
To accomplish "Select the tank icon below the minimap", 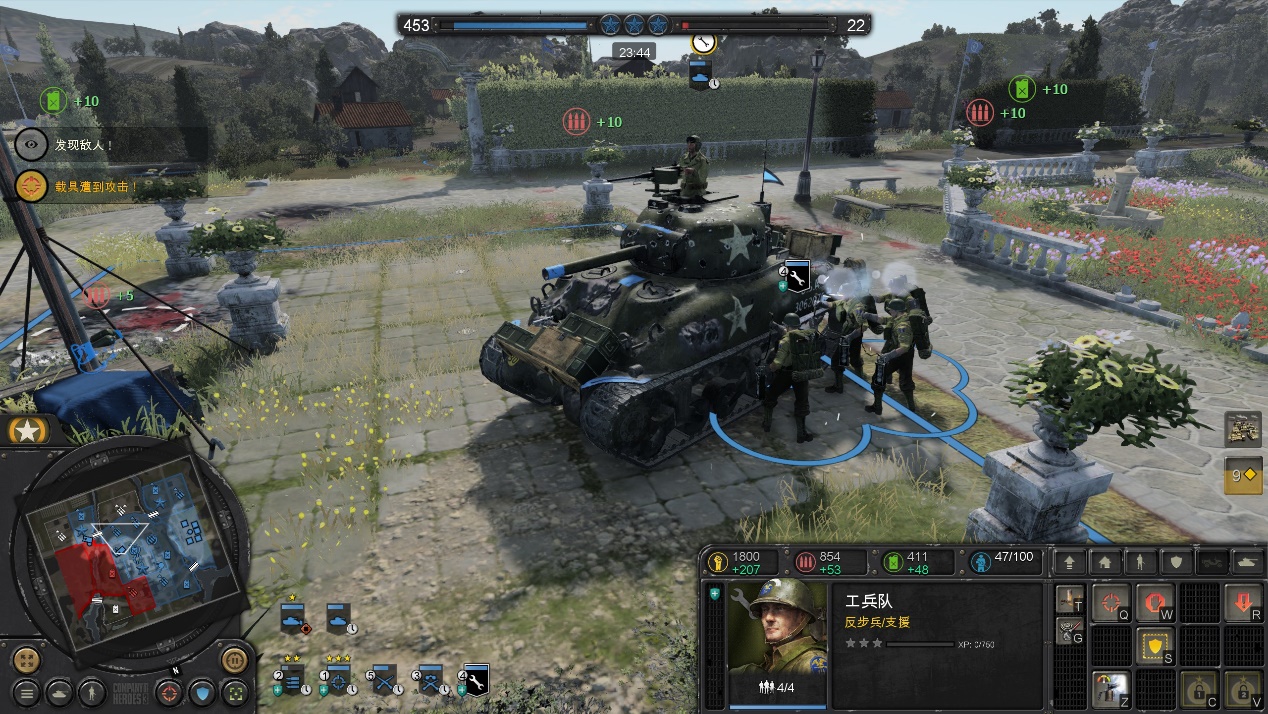I will pos(59,691).
